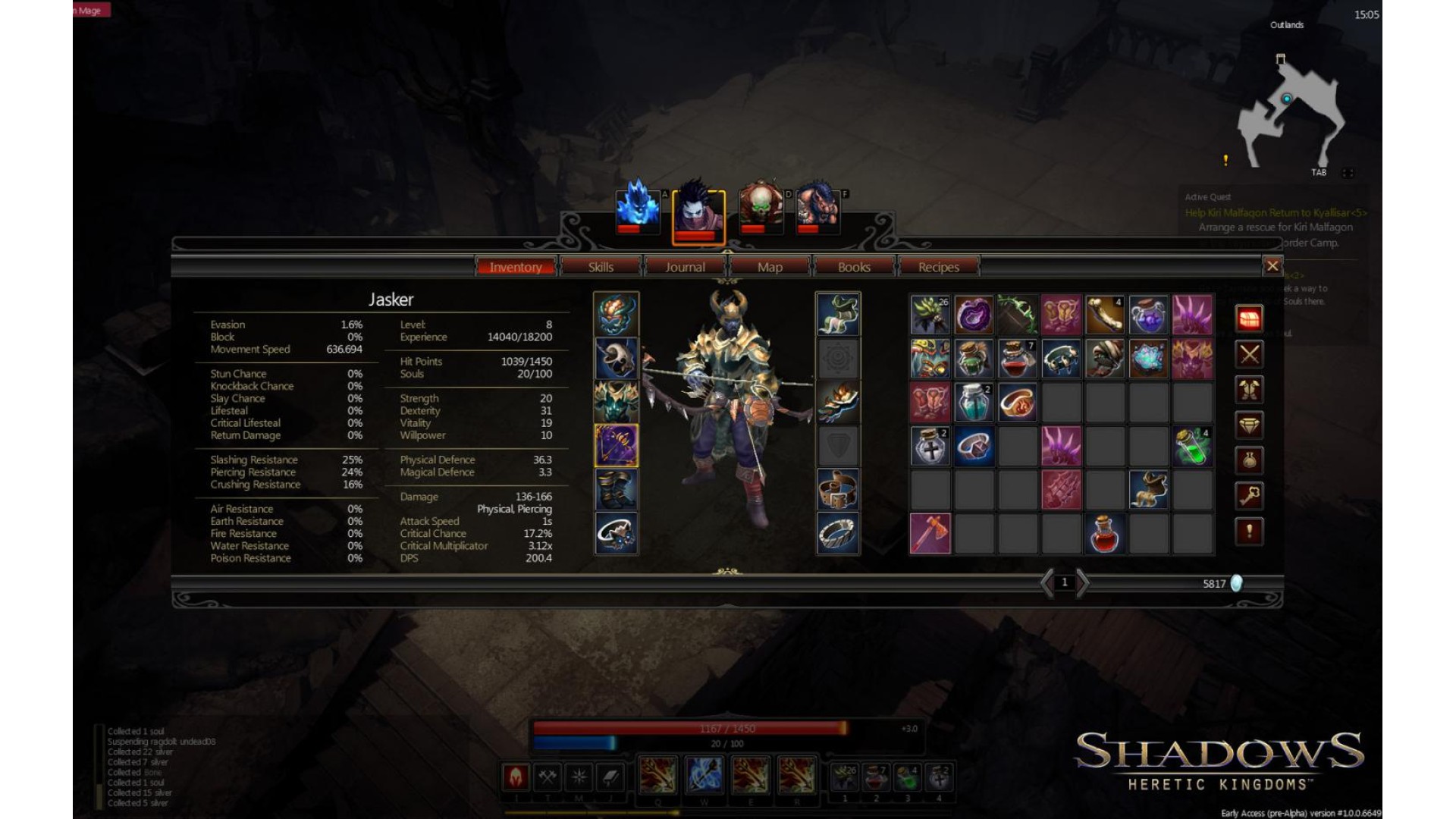Viewport: 1456px width, 819px height.
Task: Open the Journal tab
Action: pos(685,267)
